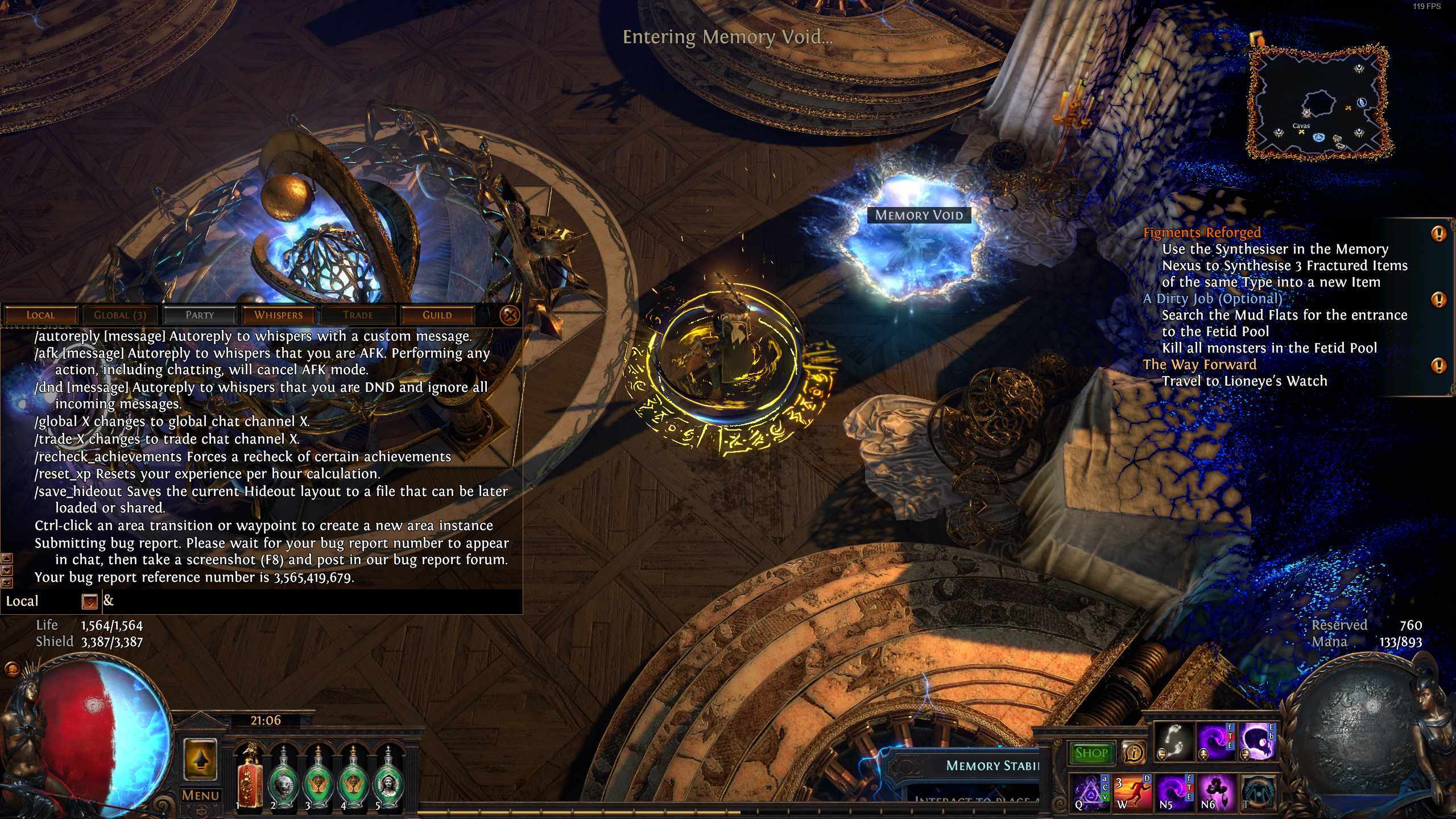The width and height of the screenshot is (1456, 819).
Task: Select the Party chat tab
Action: [200, 315]
